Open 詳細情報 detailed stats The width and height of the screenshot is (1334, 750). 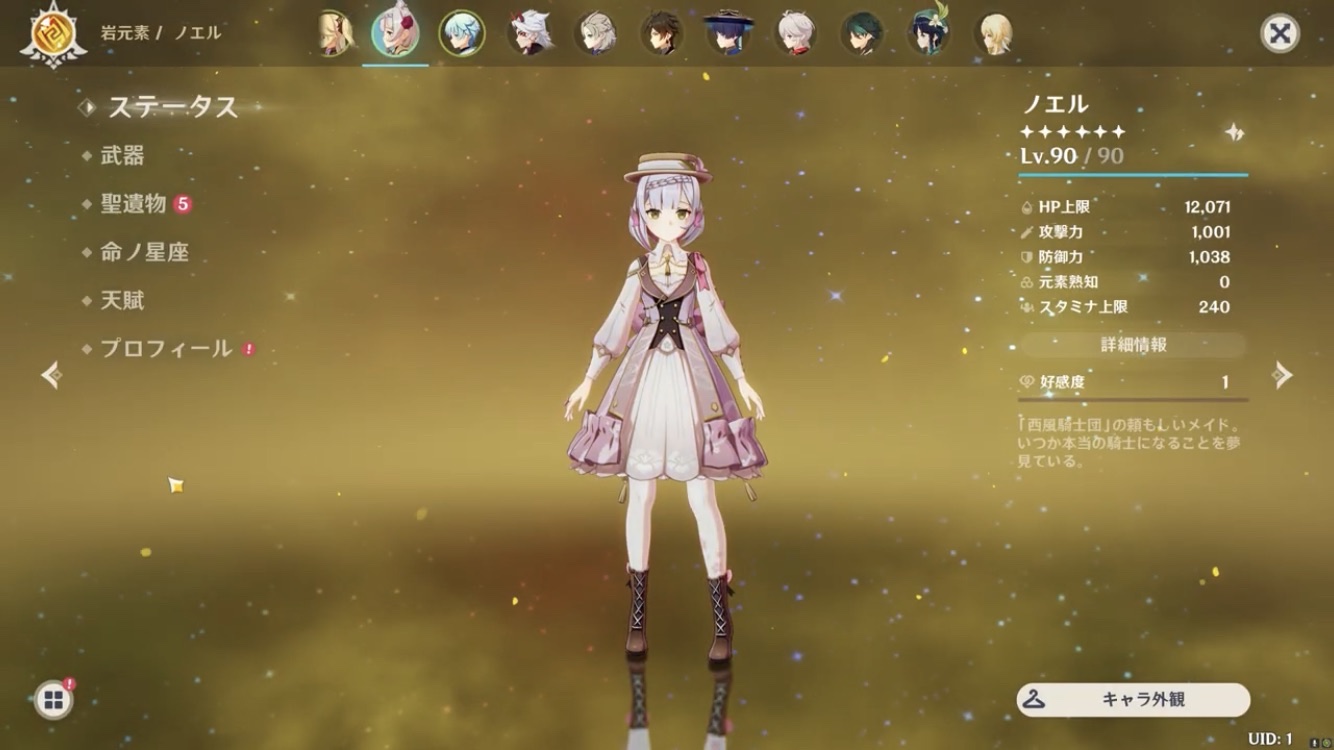tap(1133, 345)
